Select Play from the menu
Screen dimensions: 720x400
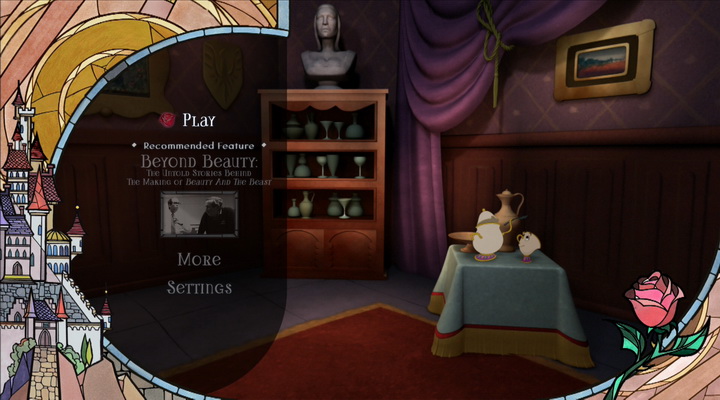click(198, 121)
